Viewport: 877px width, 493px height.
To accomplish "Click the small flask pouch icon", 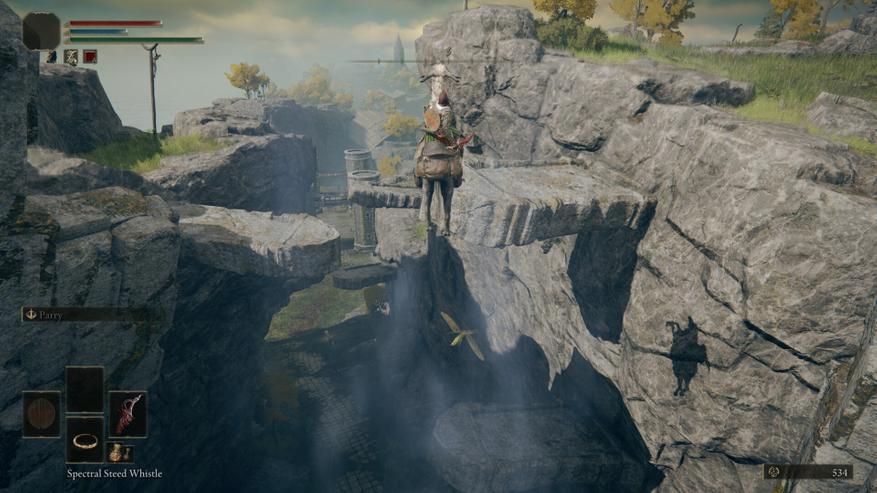I will tap(119, 452).
